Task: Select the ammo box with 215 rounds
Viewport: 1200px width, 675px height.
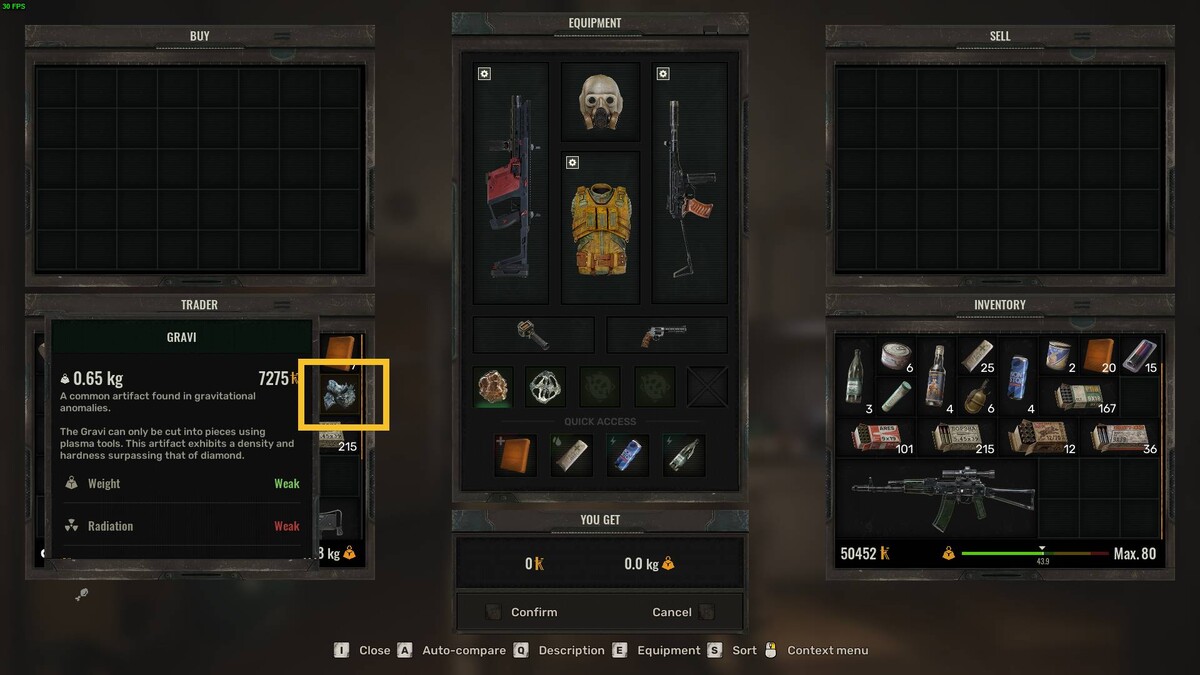Action: pos(961,436)
